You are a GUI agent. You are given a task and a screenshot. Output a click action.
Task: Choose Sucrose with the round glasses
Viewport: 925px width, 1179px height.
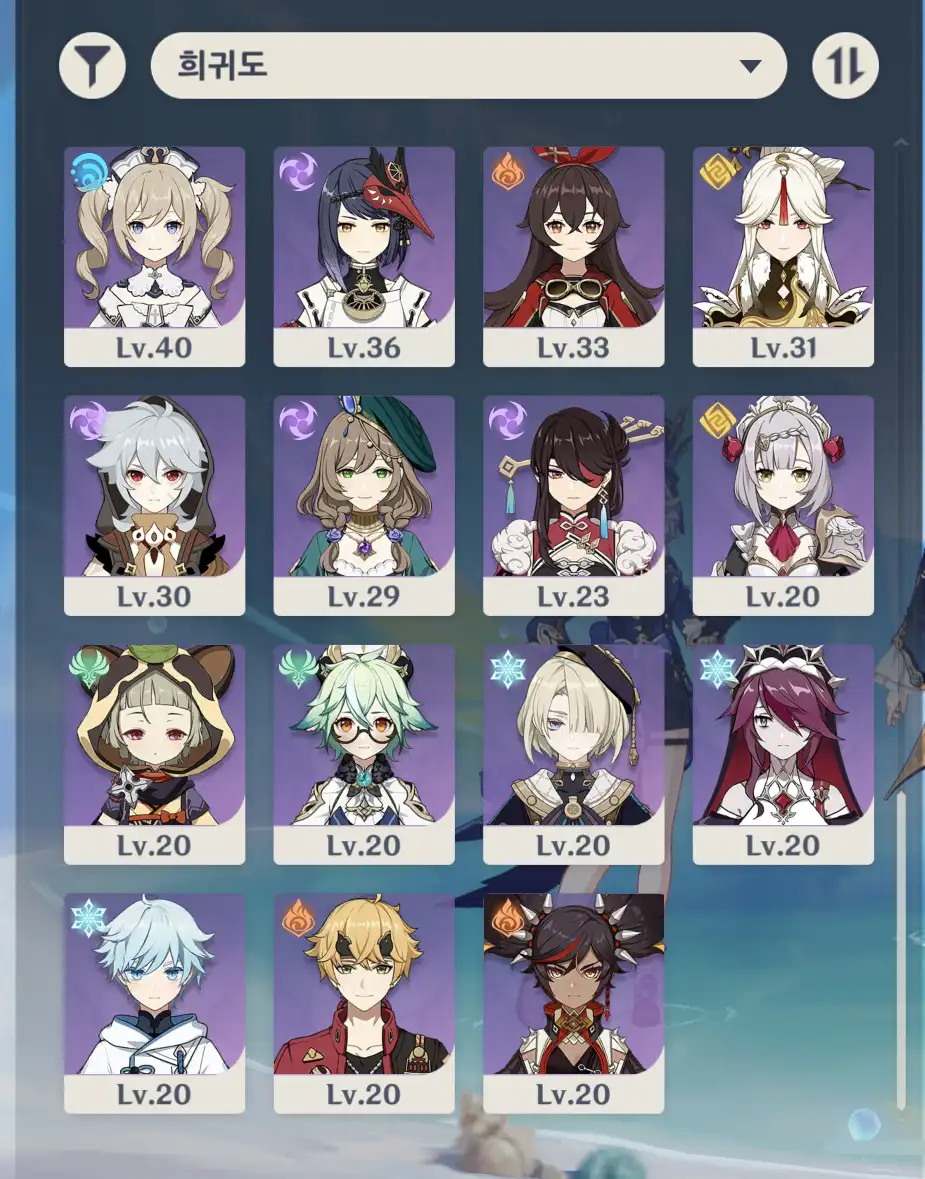pyautogui.click(x=364, y=754)
